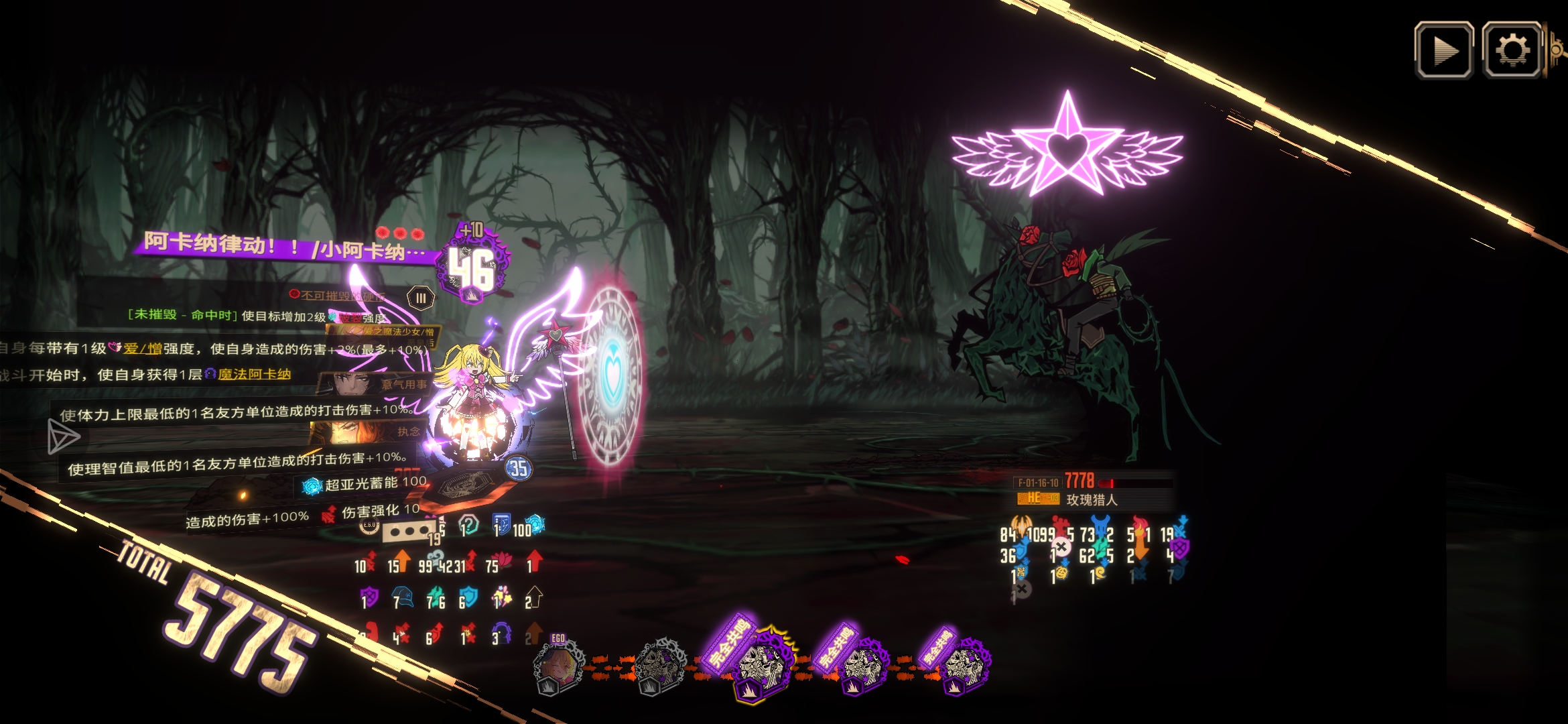Select the gold-outlined active skill in the chain
The height and width of the screenshot is (724, 1568).
pos(762,665)
